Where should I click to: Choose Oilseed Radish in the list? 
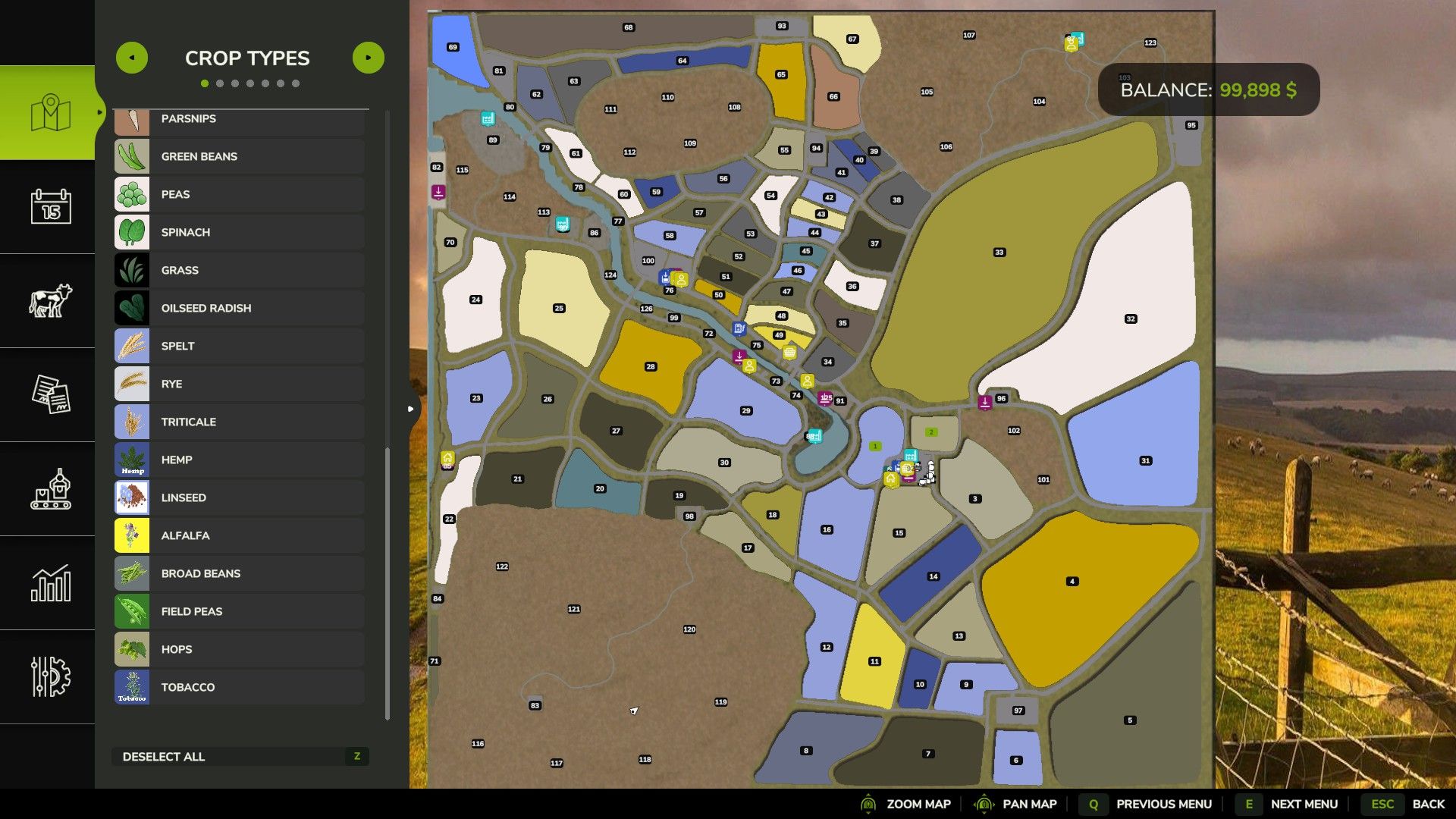click(x=240, y=308)
